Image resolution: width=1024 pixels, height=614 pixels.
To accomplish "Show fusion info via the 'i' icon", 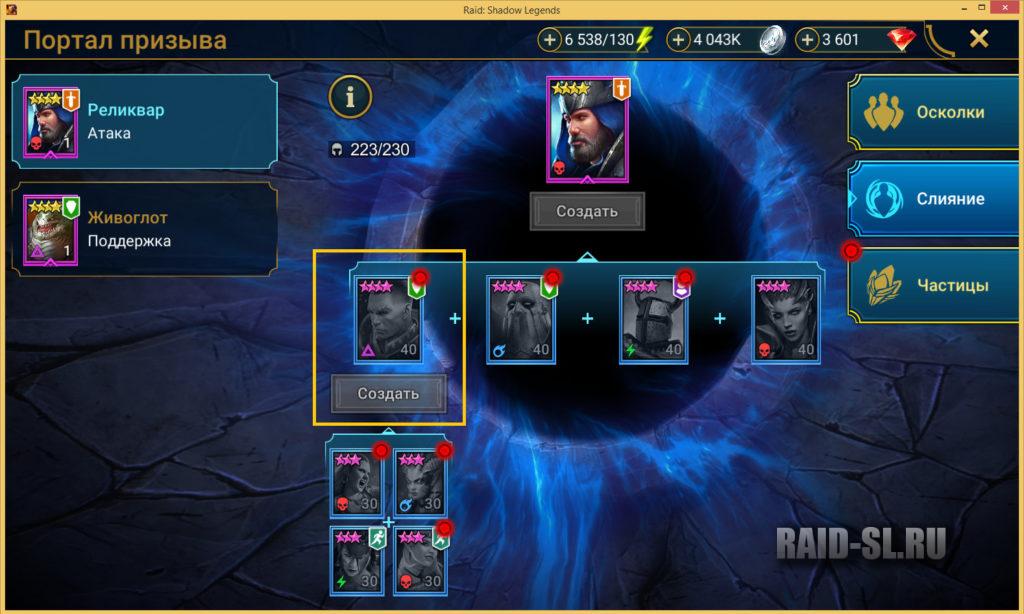I will coord(350,96).
